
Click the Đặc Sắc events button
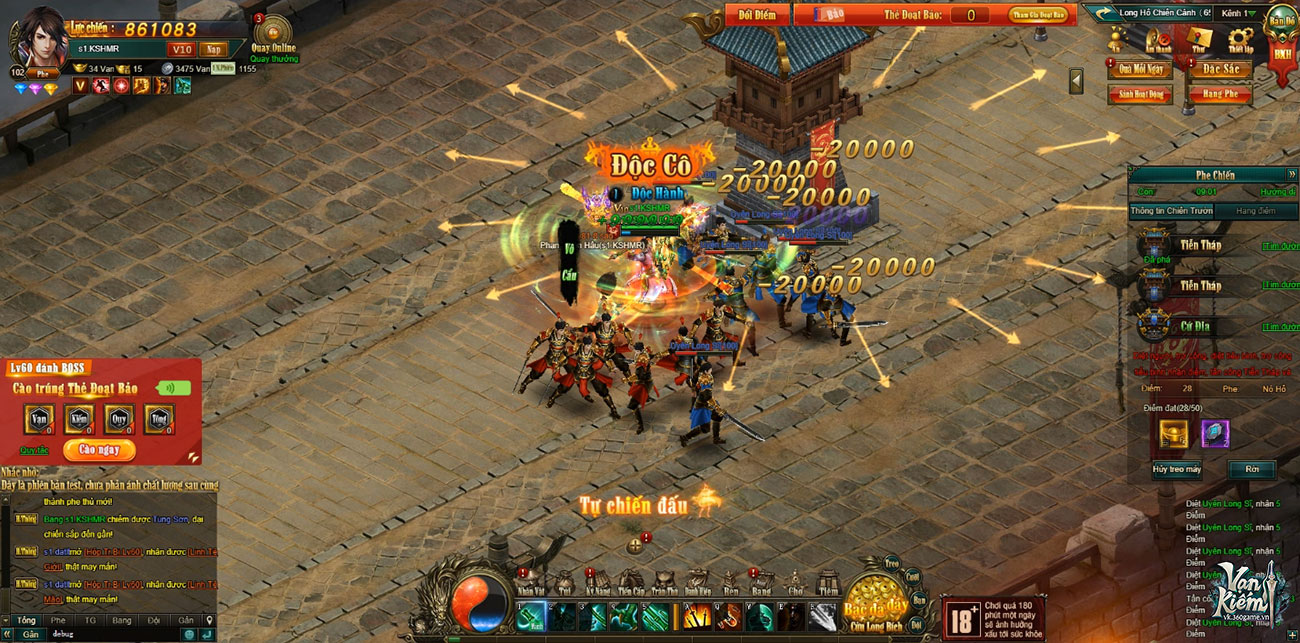tap(1219, 69)
